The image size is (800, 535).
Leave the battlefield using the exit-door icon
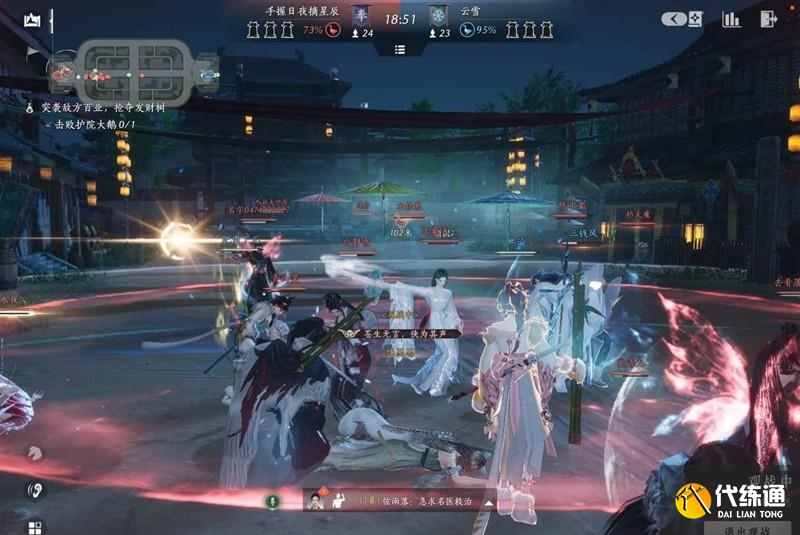coord(768,19)
